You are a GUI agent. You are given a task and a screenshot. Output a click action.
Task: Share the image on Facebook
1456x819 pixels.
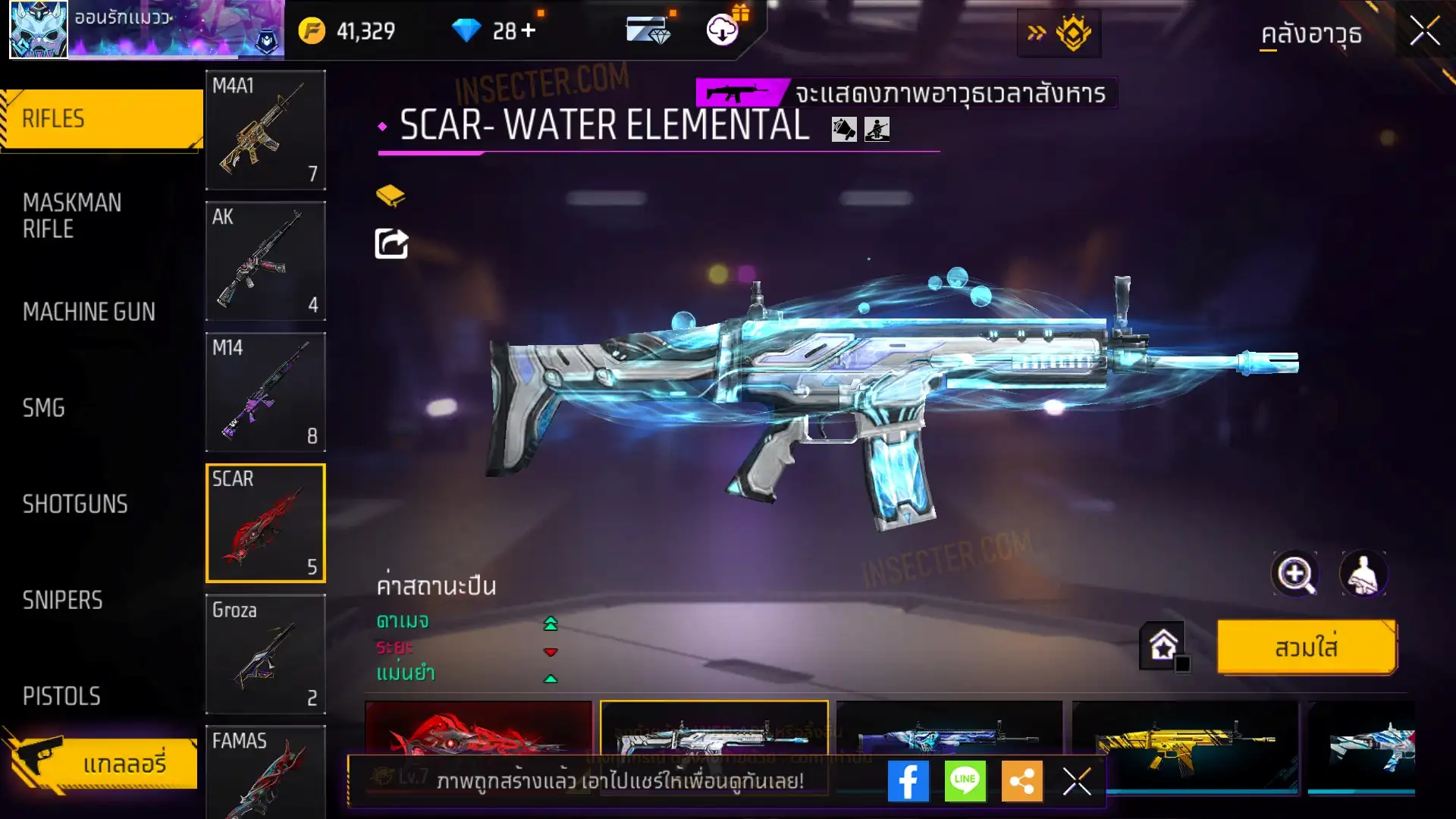pos(908,781)
